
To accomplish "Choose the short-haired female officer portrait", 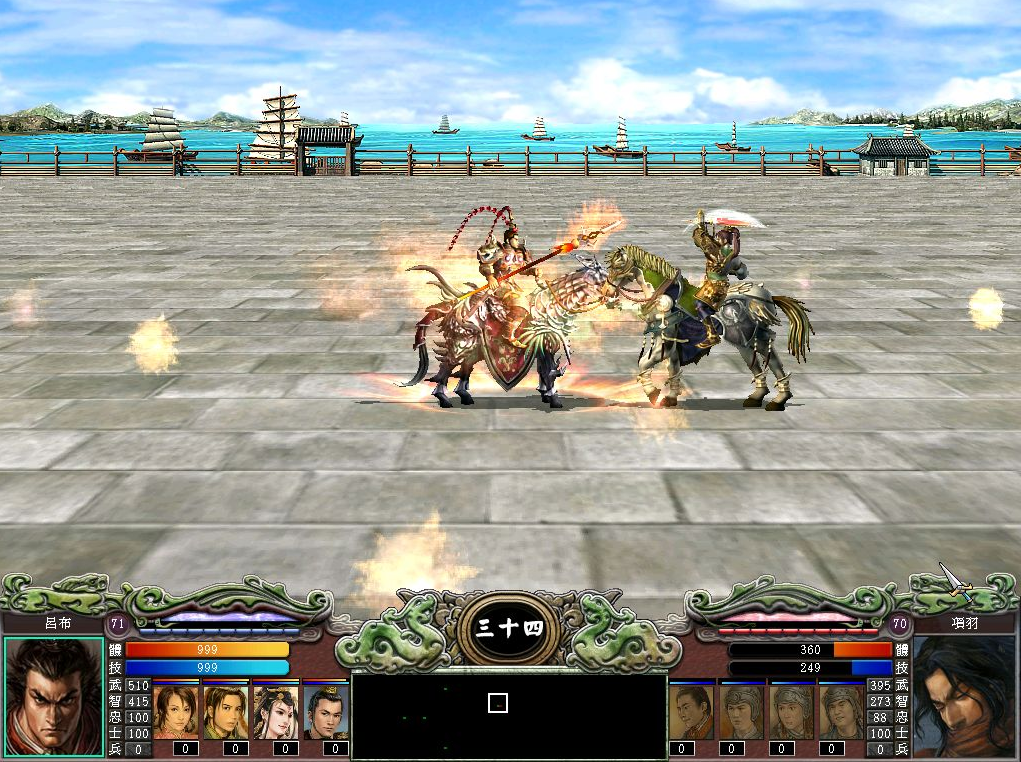I will pos(176,711).
